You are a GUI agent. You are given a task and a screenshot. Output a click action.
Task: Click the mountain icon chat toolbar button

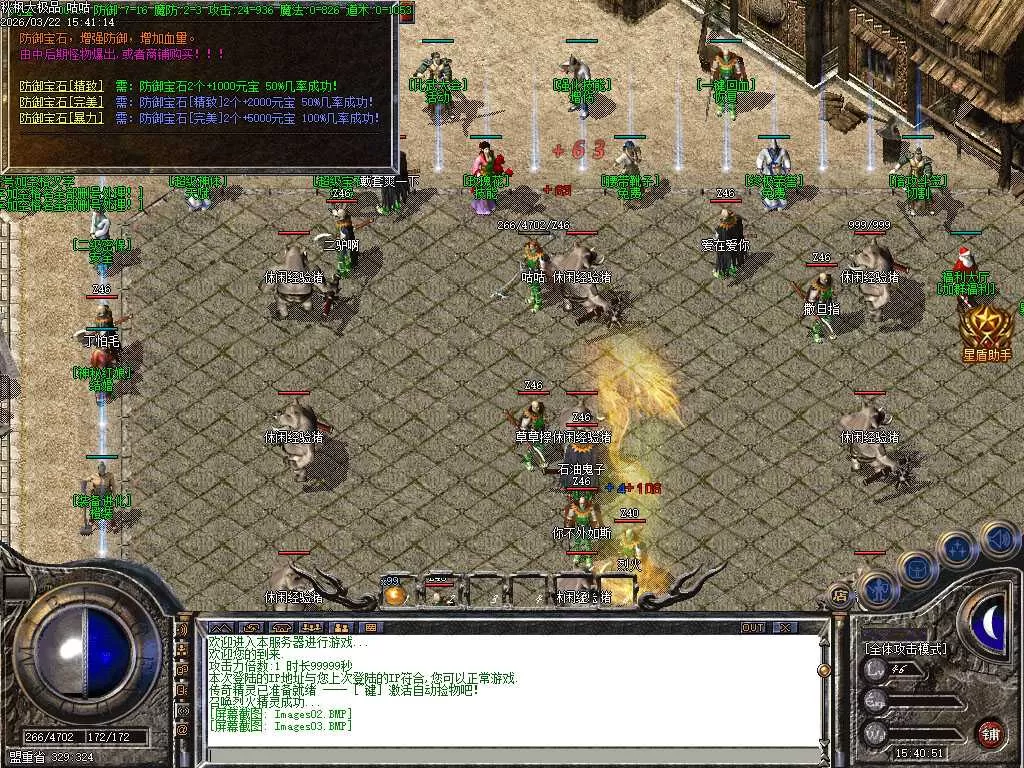(219, 627)
